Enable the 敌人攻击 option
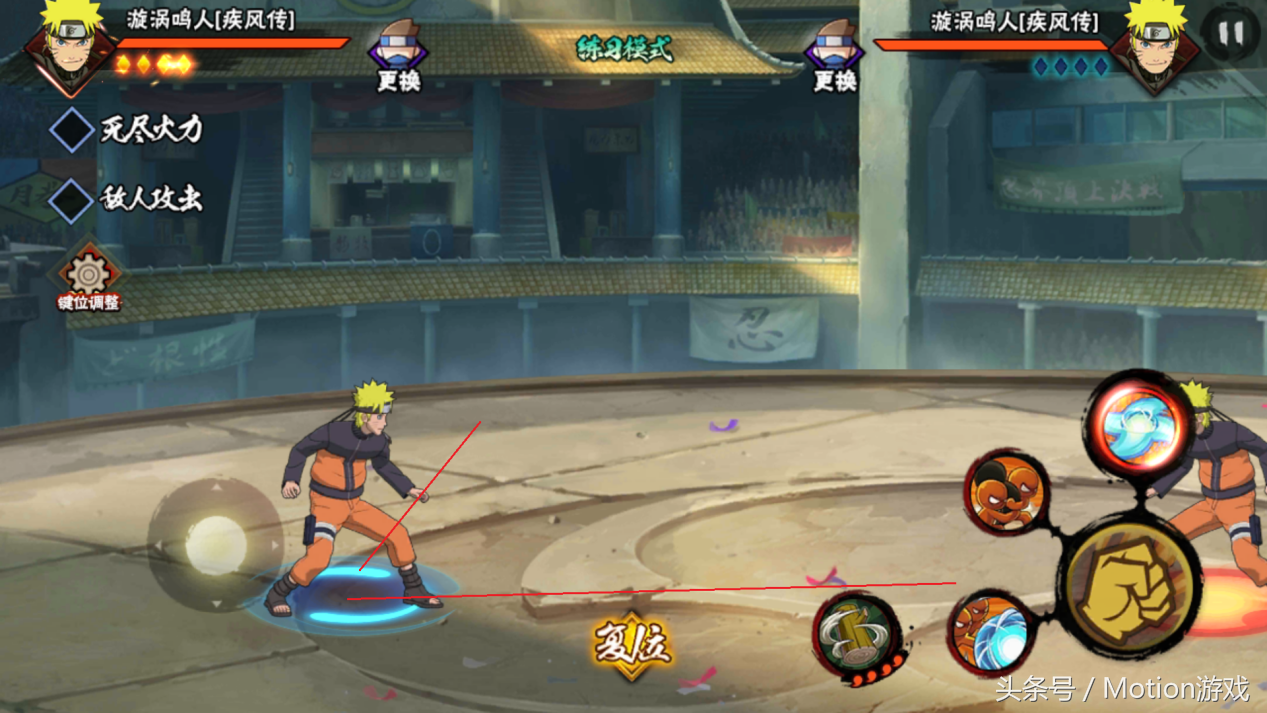The width and height of the screenshot is (1267, 713). tap(72, 199)
